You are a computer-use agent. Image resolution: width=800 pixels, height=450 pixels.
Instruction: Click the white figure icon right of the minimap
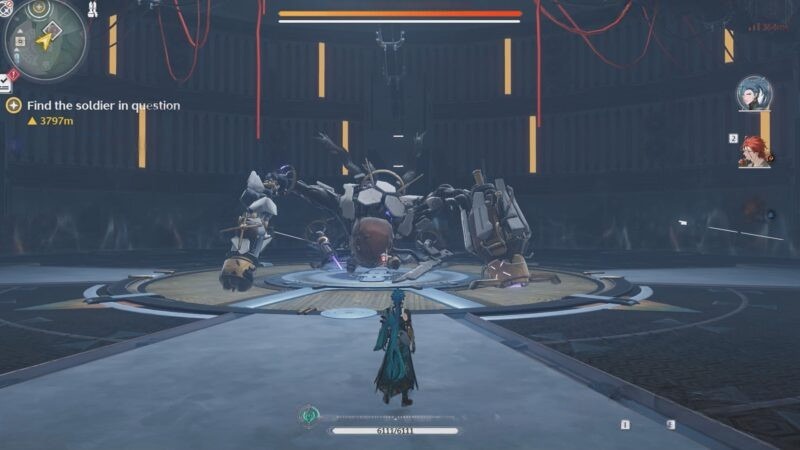point(92,10)
